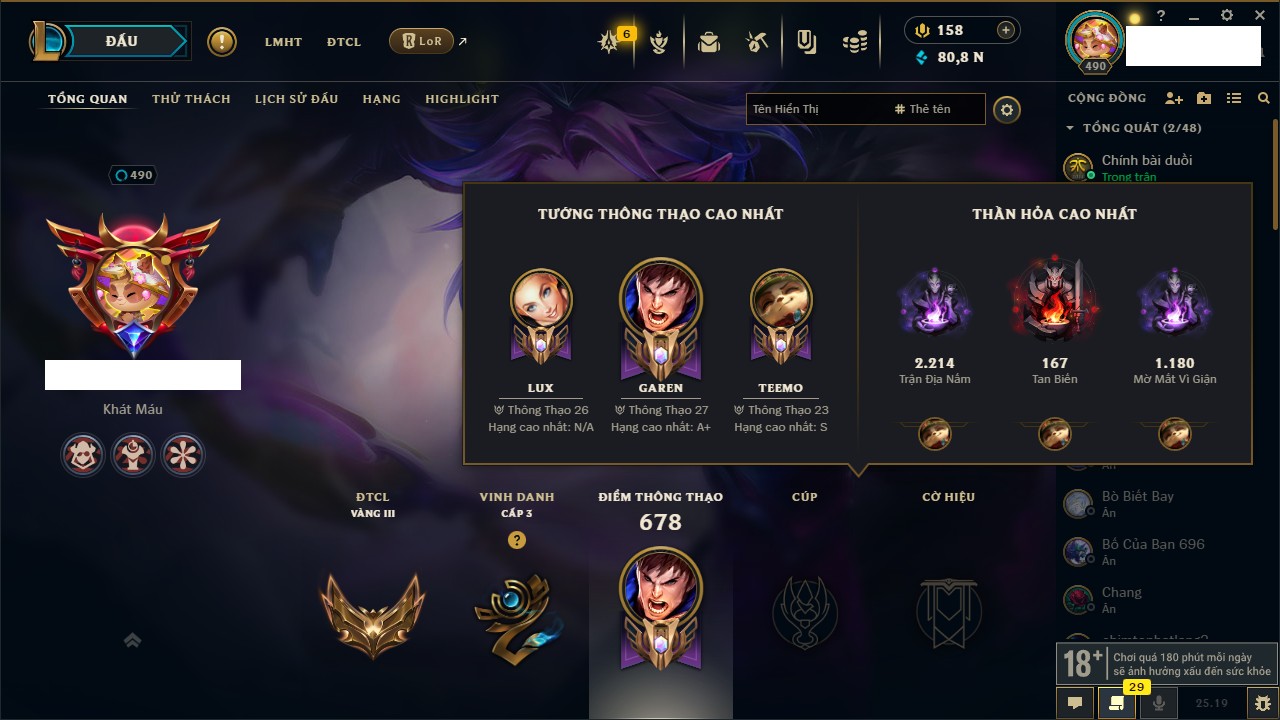
Task: Open the backpack collection icon
Action: [x=709, y=42]
